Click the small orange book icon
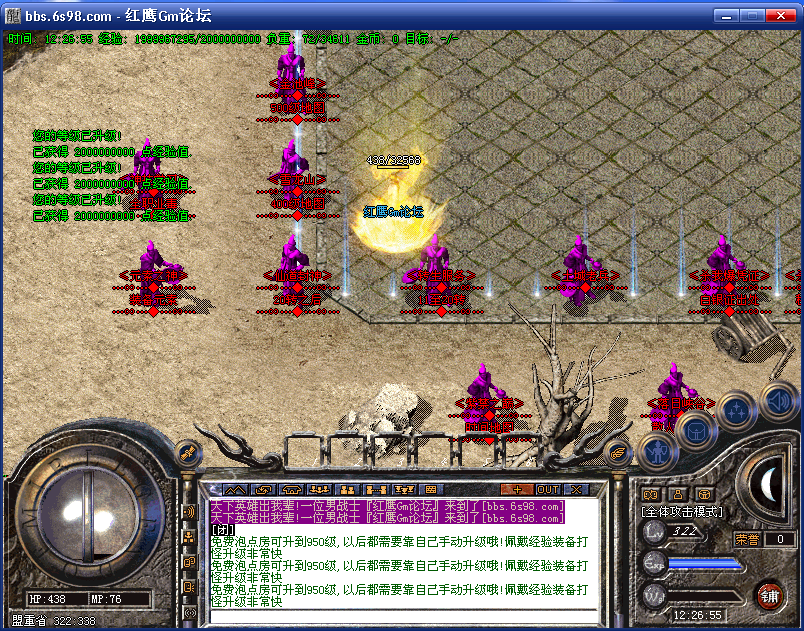This screenshot has height=631, width=804. point(651,493)
